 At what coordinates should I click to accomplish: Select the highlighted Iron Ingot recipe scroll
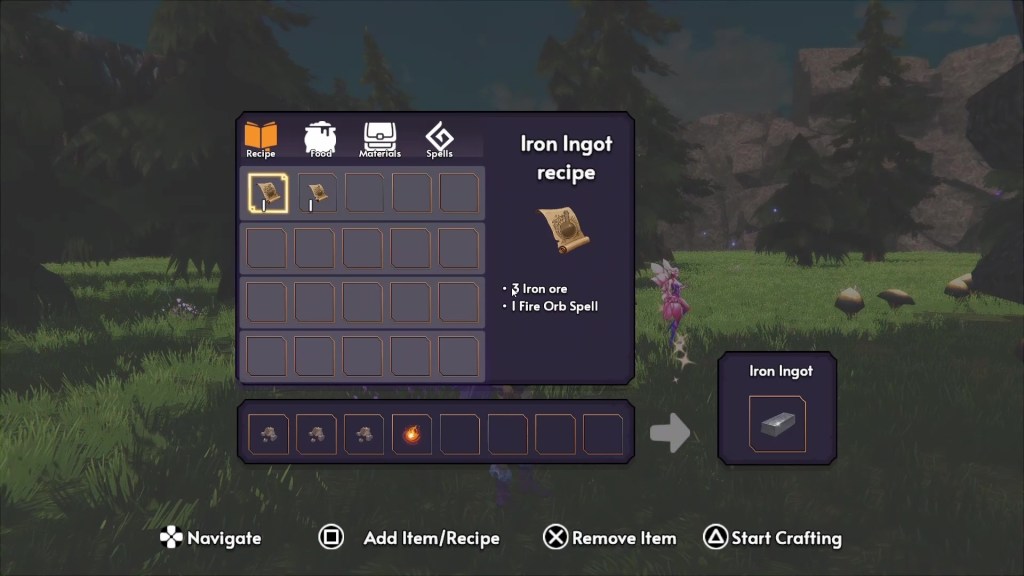click(x=267, y=193)
